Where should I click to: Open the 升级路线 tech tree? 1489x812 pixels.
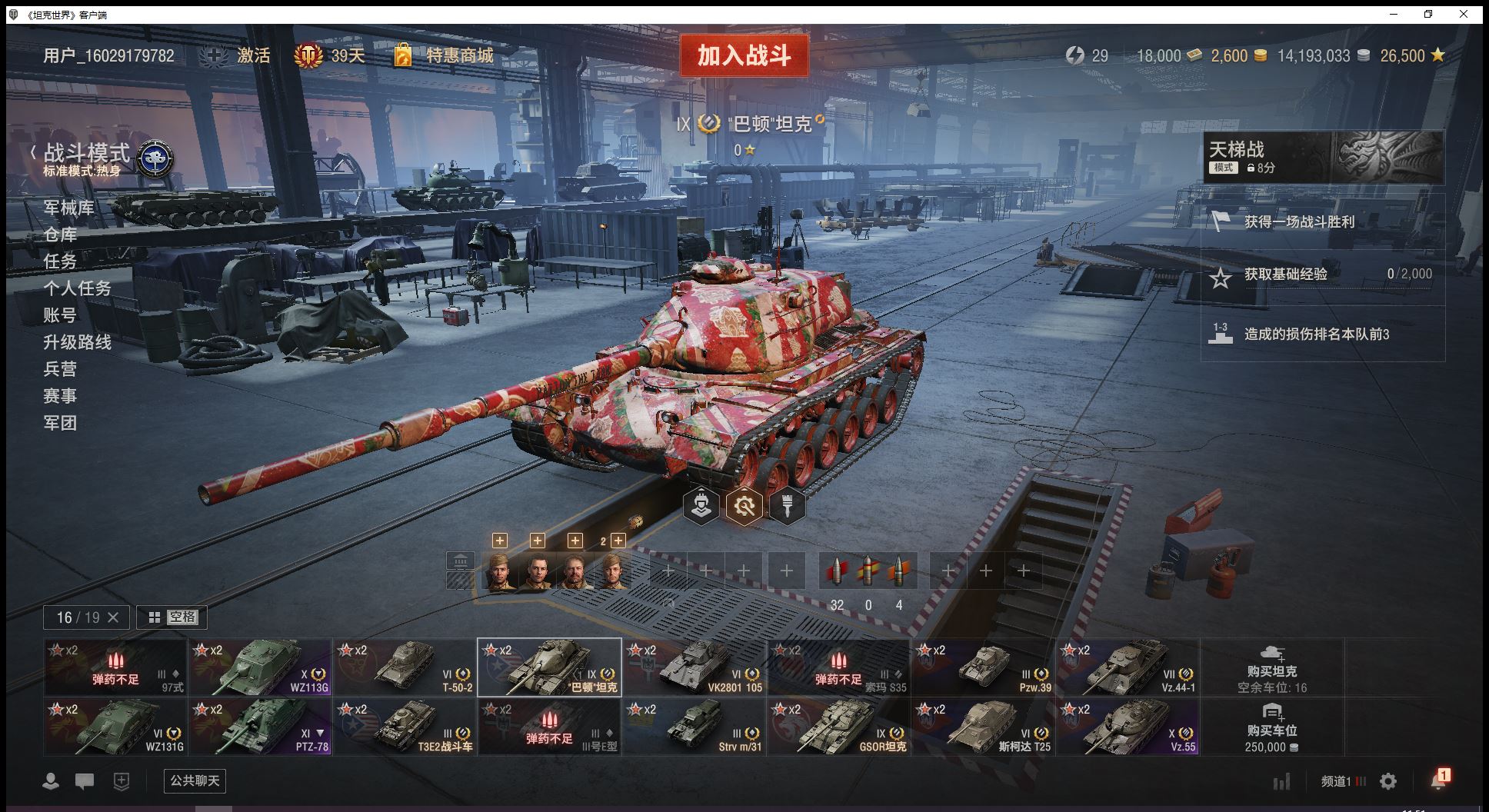pyautogui.click(x=77, y=342)
